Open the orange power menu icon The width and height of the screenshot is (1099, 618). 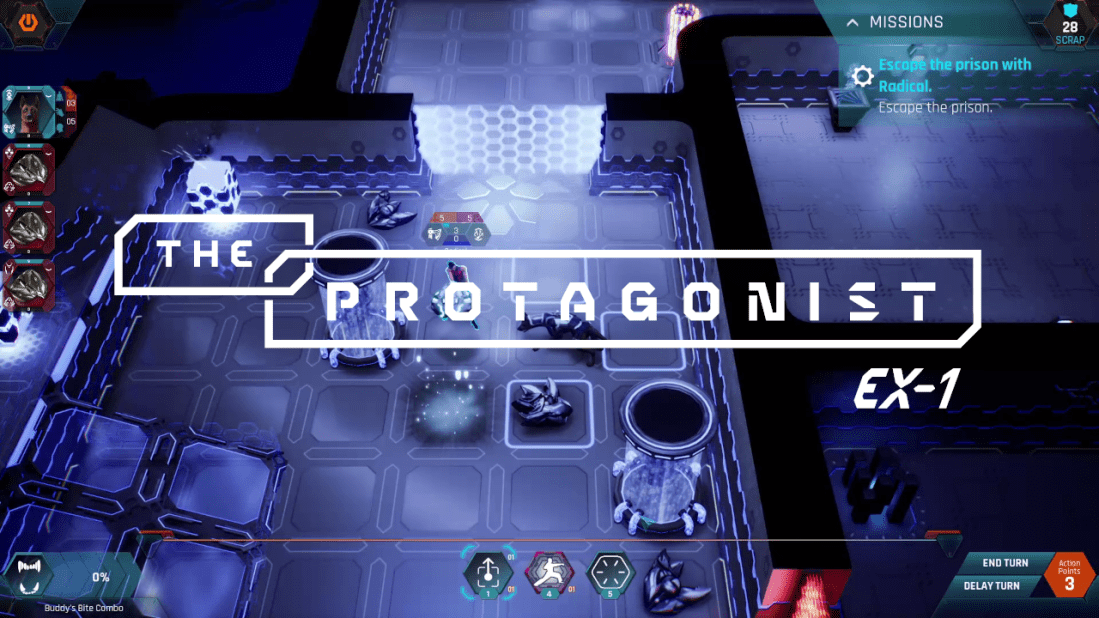(x=28, y=19)
